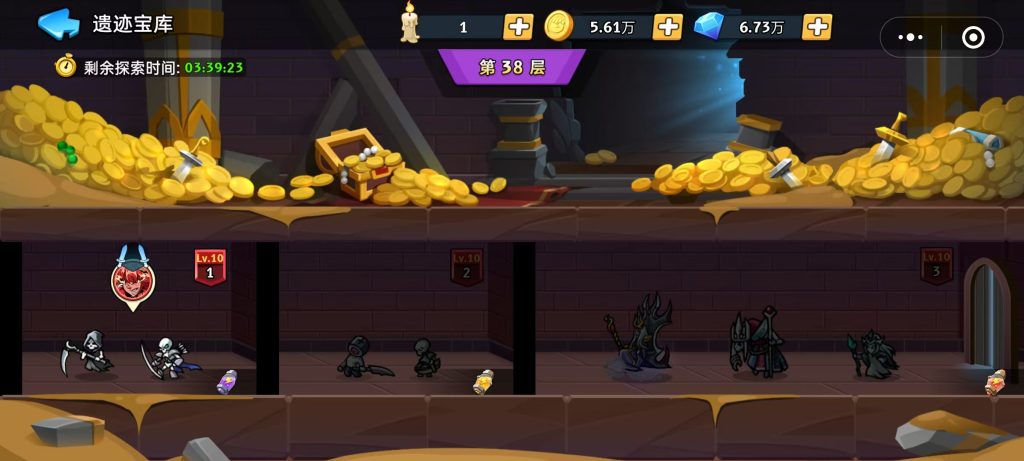Select the Lv.10 room 3 banner
The width and height of the screenshot is (1024, 461).
click(x=936, y=267)
